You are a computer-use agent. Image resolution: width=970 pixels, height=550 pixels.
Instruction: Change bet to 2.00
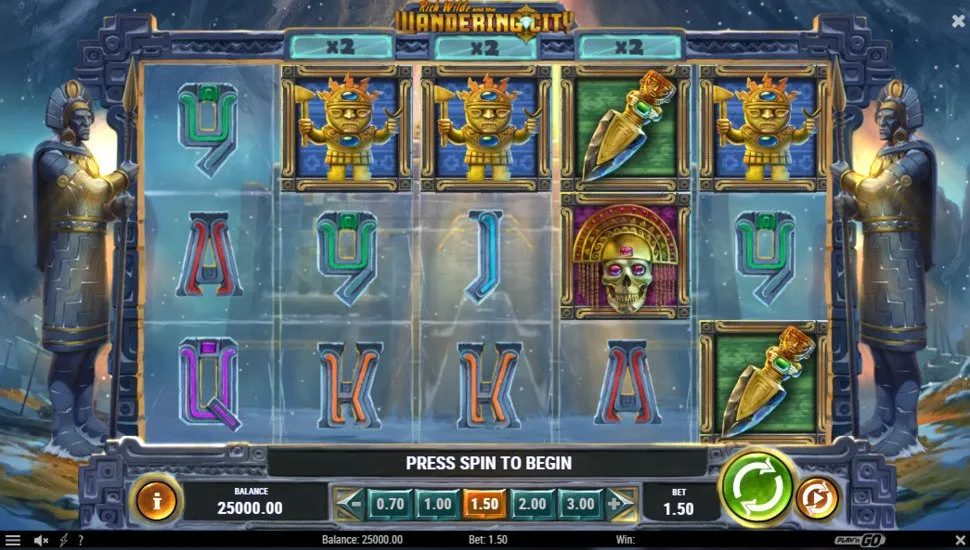532,504
